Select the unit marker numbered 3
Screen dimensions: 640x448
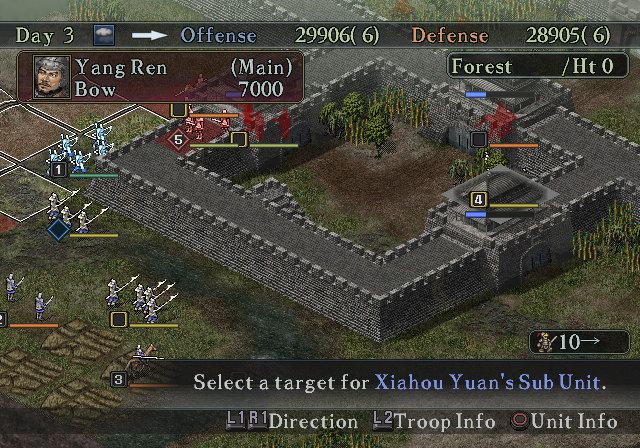(x=118, y=379)
